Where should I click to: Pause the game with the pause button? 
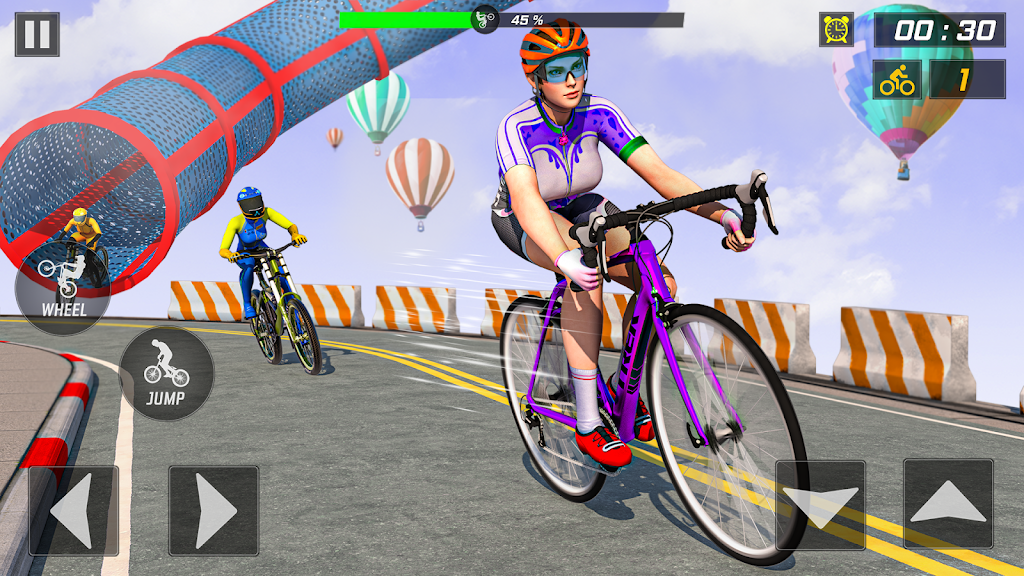37,34
